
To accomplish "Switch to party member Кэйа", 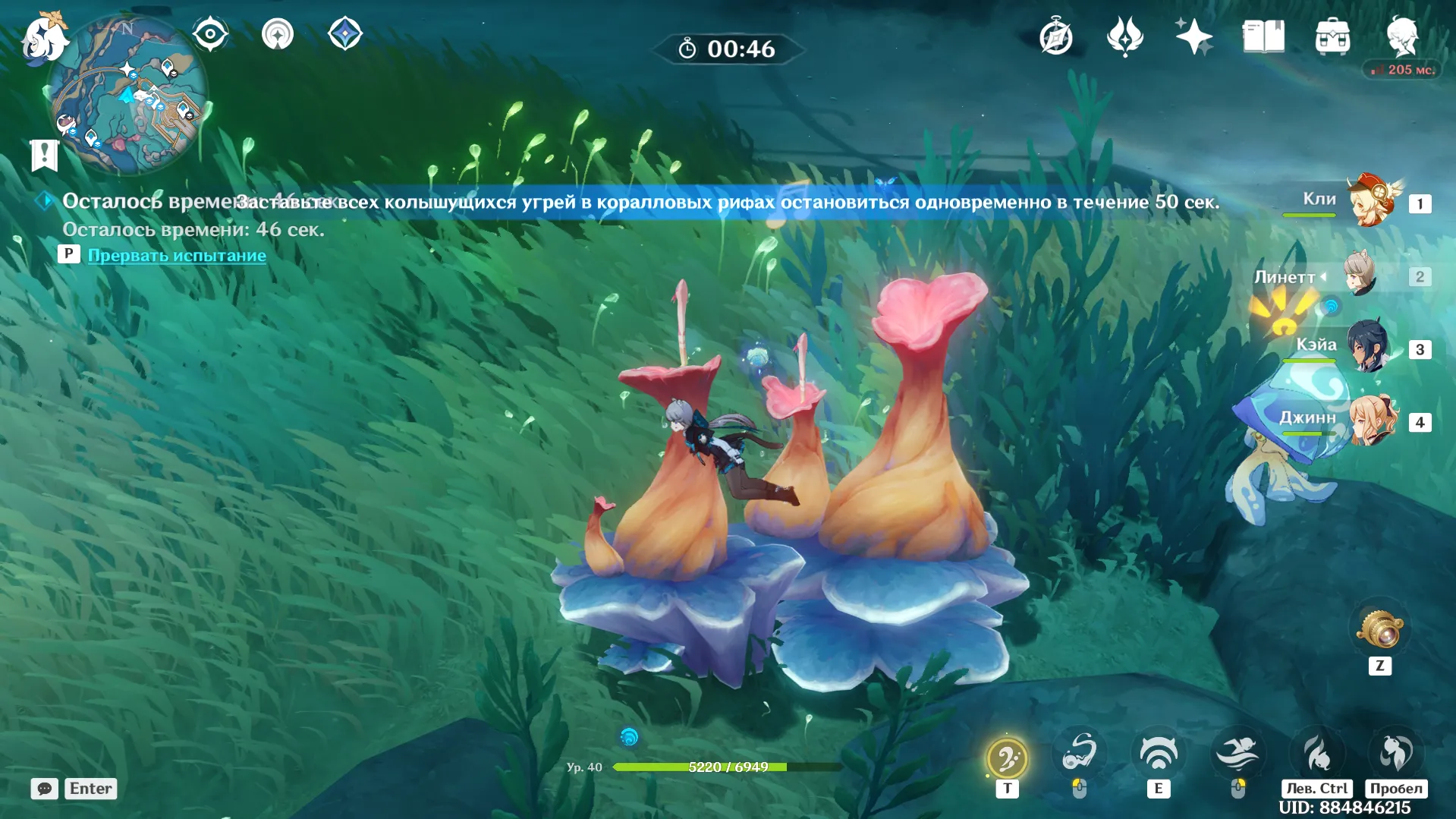I will click(1367, 348).
